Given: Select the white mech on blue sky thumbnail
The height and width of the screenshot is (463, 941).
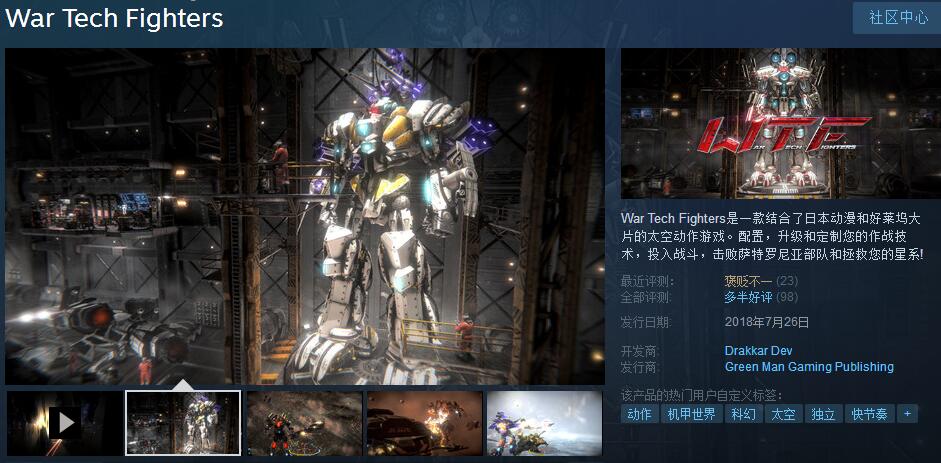Looking at the screenshot, I should [543, 422].
